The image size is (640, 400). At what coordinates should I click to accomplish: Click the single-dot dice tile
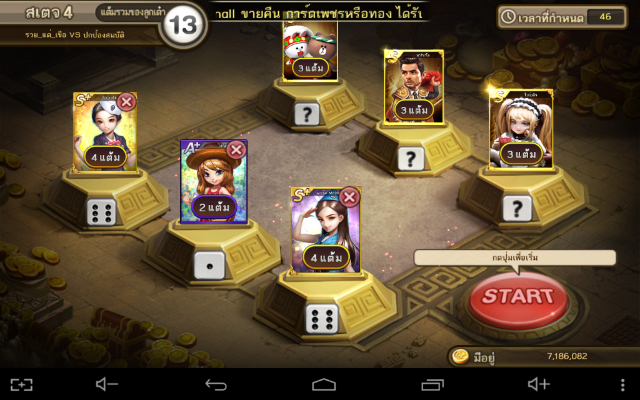click(209, 263)
